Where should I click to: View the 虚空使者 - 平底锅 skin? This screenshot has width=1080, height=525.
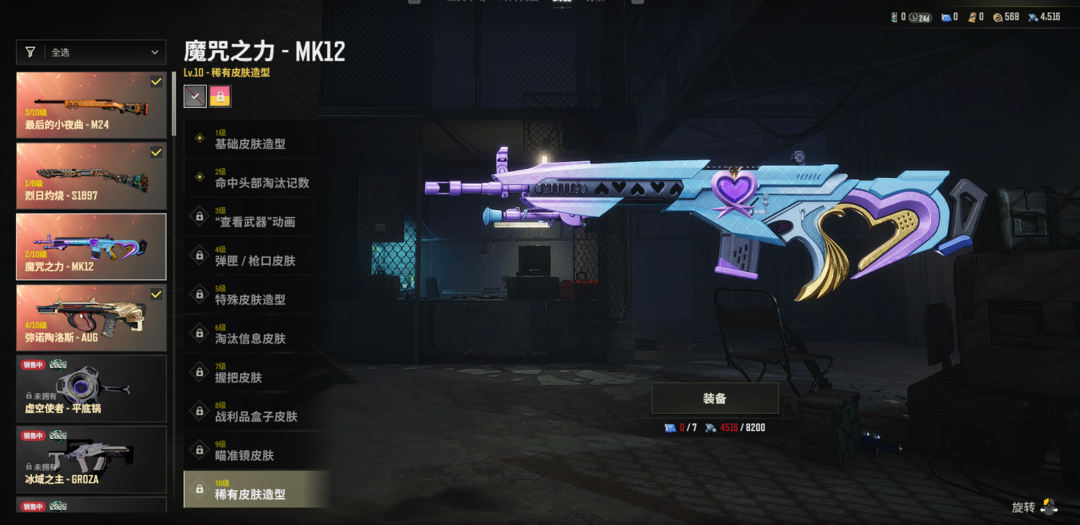tap(91, 388)
